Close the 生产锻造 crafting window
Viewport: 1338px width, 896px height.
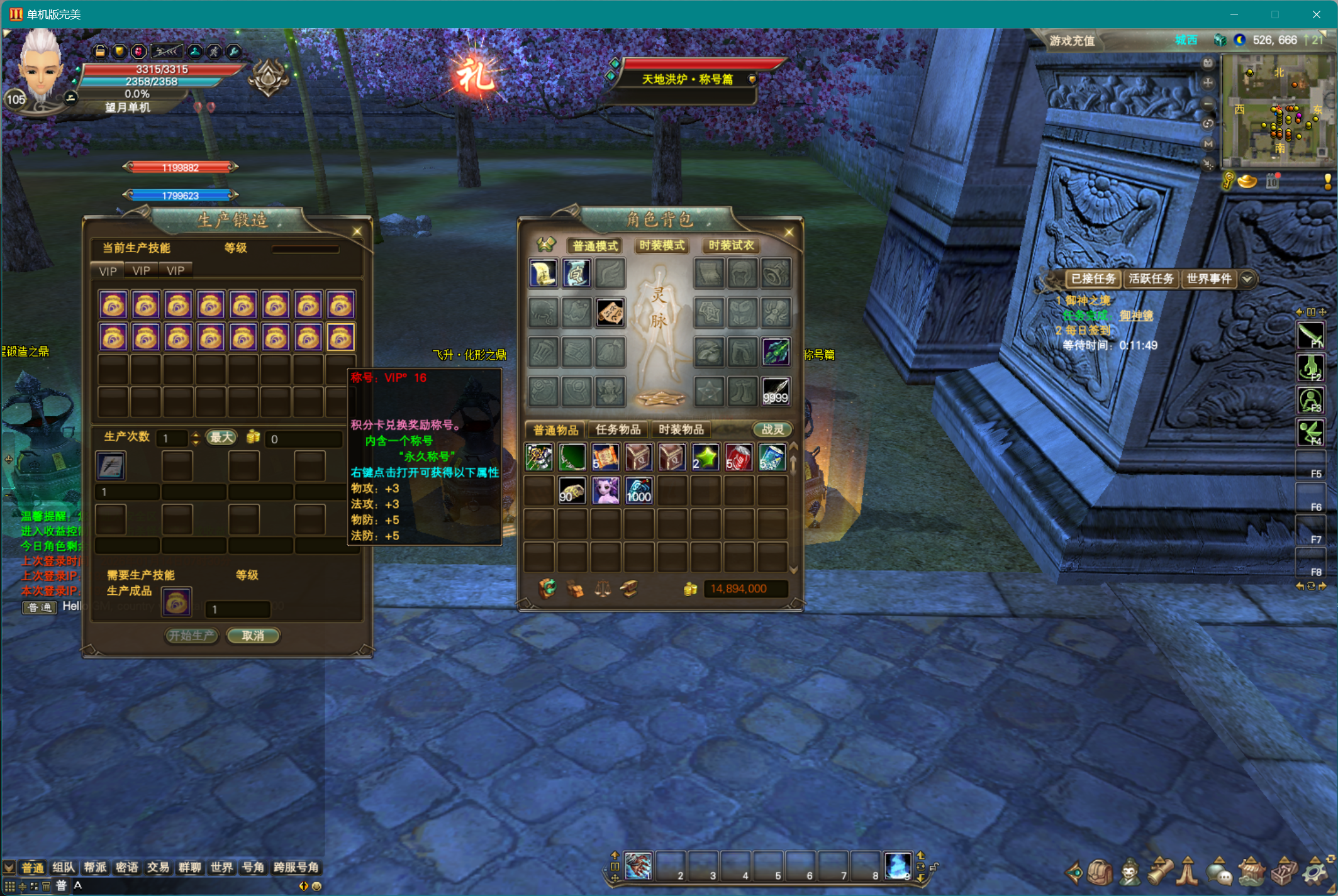tap(357, 231)
